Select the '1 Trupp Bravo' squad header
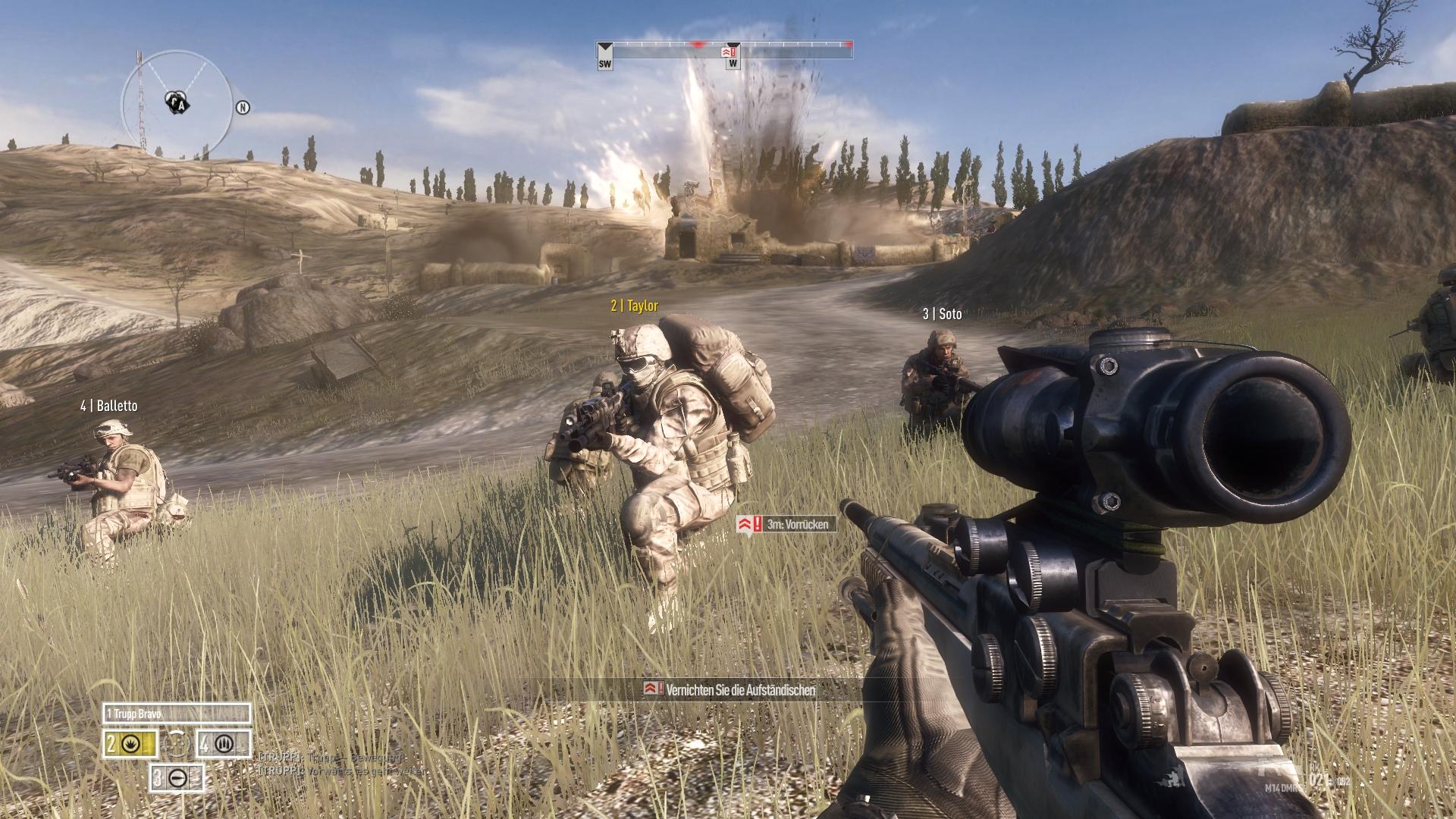The image size is (1456, 819). pyautogui.click(x=176, y=714)
